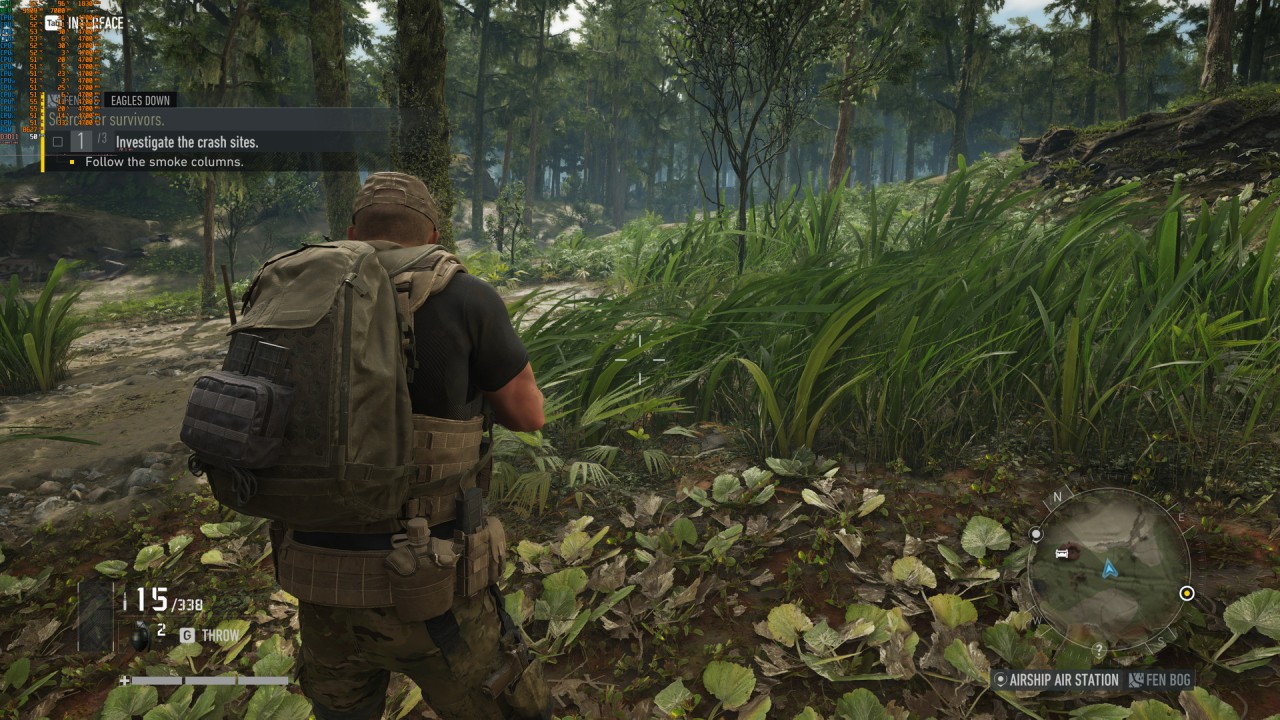Select the white waypoint pin on minimap rim
Image resolution: width=1280 pixels, height=720 pixels.
1036,535
